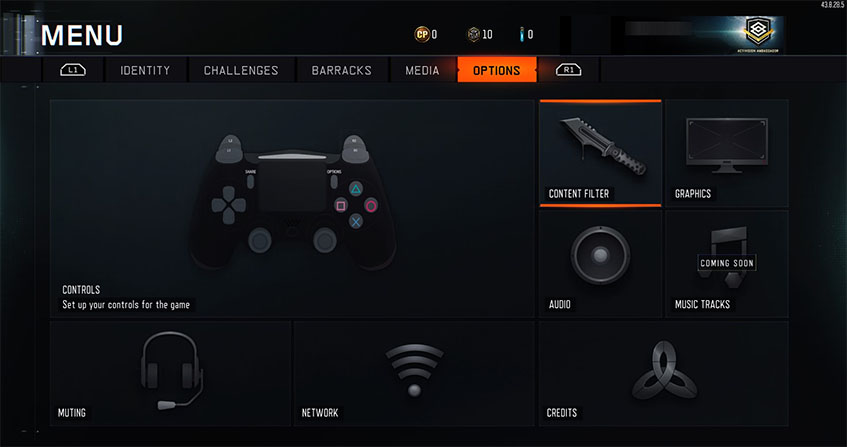The width and height of the screenshot is (847, 447).
Task: Click the highlighted Options tab
Action: tap(496, 70)
